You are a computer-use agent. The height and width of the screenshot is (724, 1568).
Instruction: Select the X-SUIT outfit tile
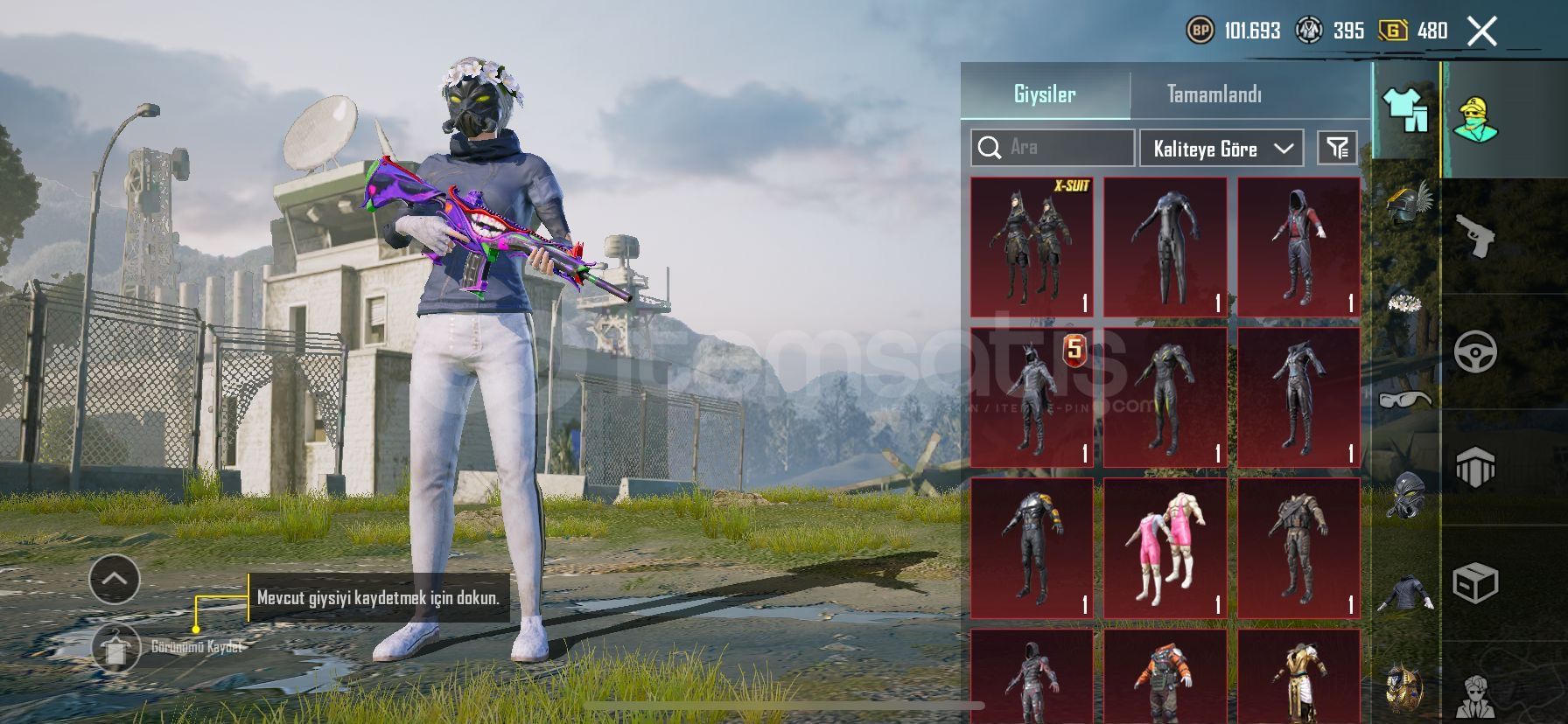(1032, 247)
